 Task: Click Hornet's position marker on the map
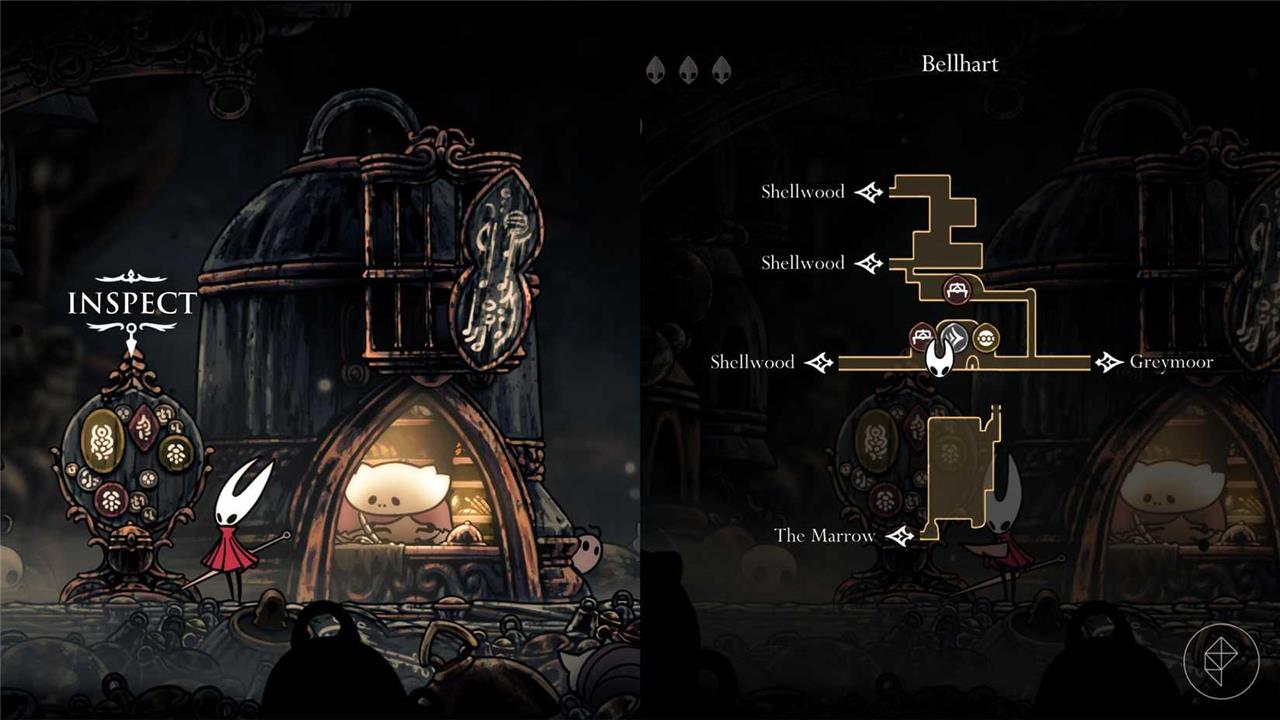939,357
